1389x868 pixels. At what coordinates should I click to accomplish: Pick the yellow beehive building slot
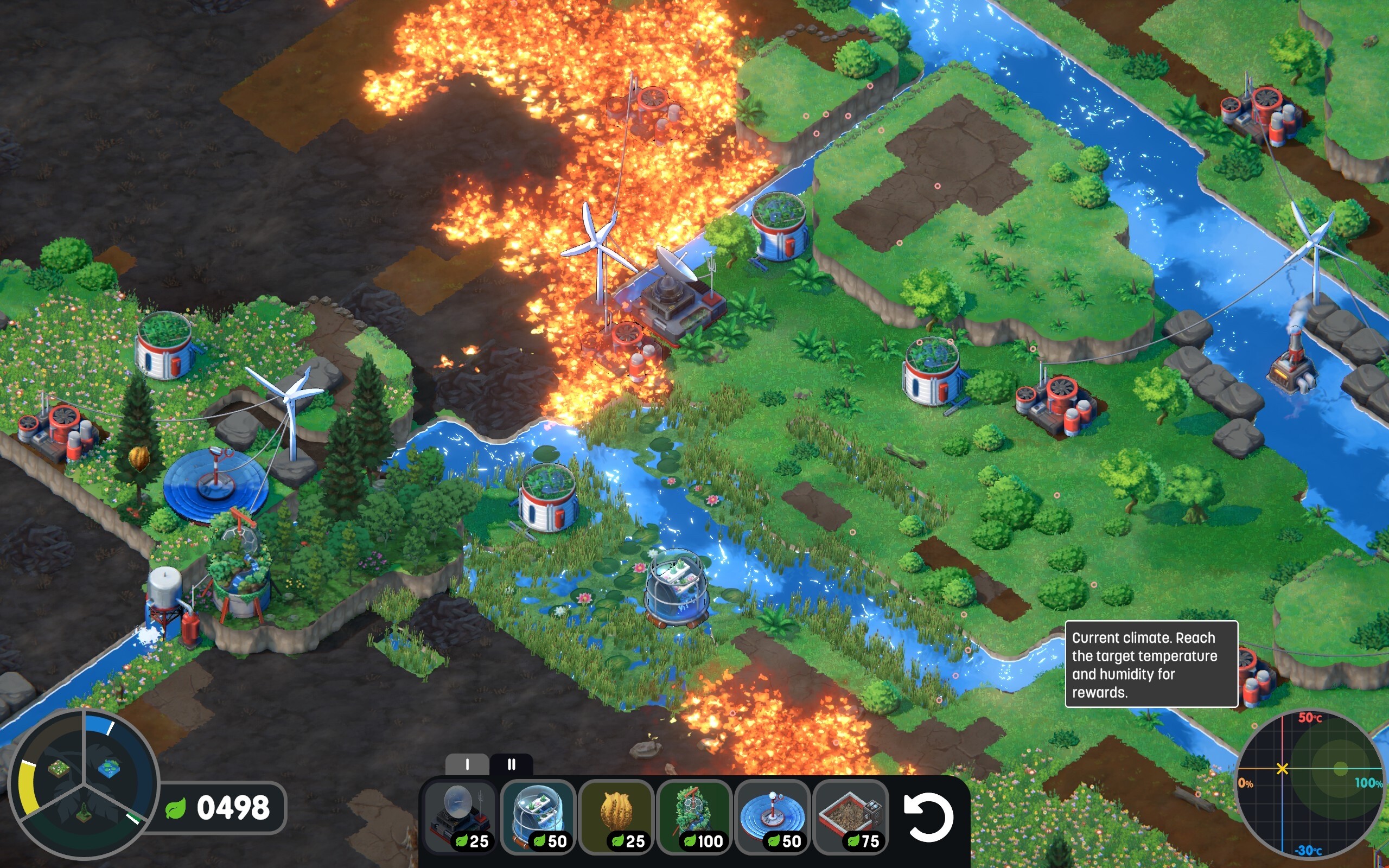616,816
